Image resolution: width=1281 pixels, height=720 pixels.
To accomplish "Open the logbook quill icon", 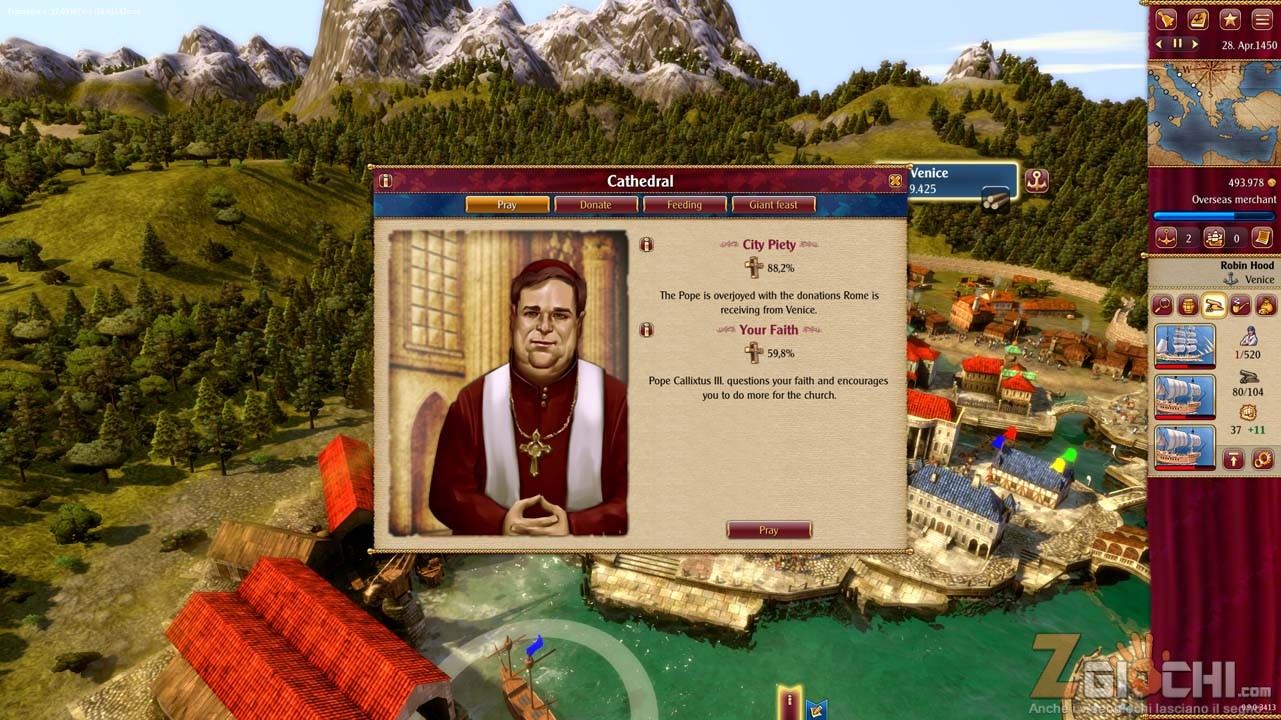I will pos(1198,19).
